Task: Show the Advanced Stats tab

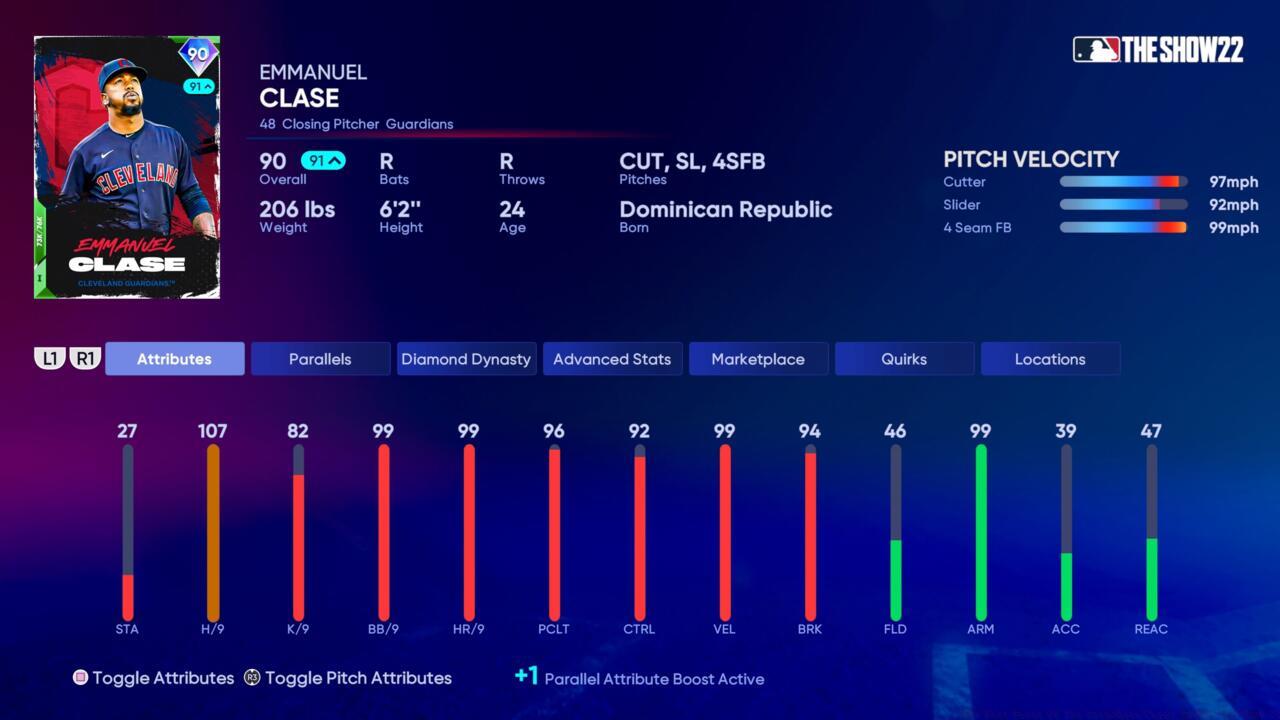Action: [612, 359]
